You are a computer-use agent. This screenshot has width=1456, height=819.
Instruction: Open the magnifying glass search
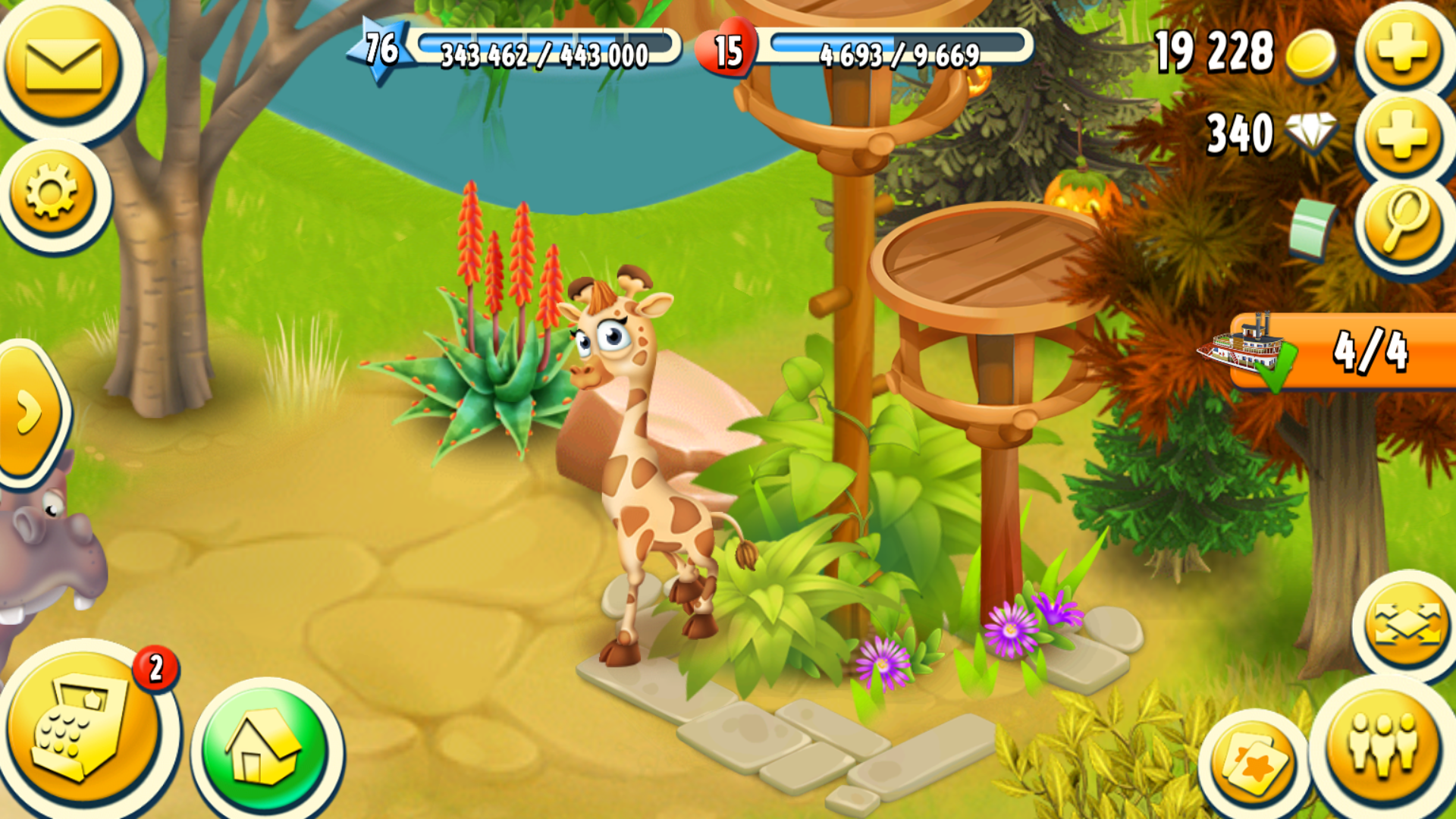point(1404,221)
